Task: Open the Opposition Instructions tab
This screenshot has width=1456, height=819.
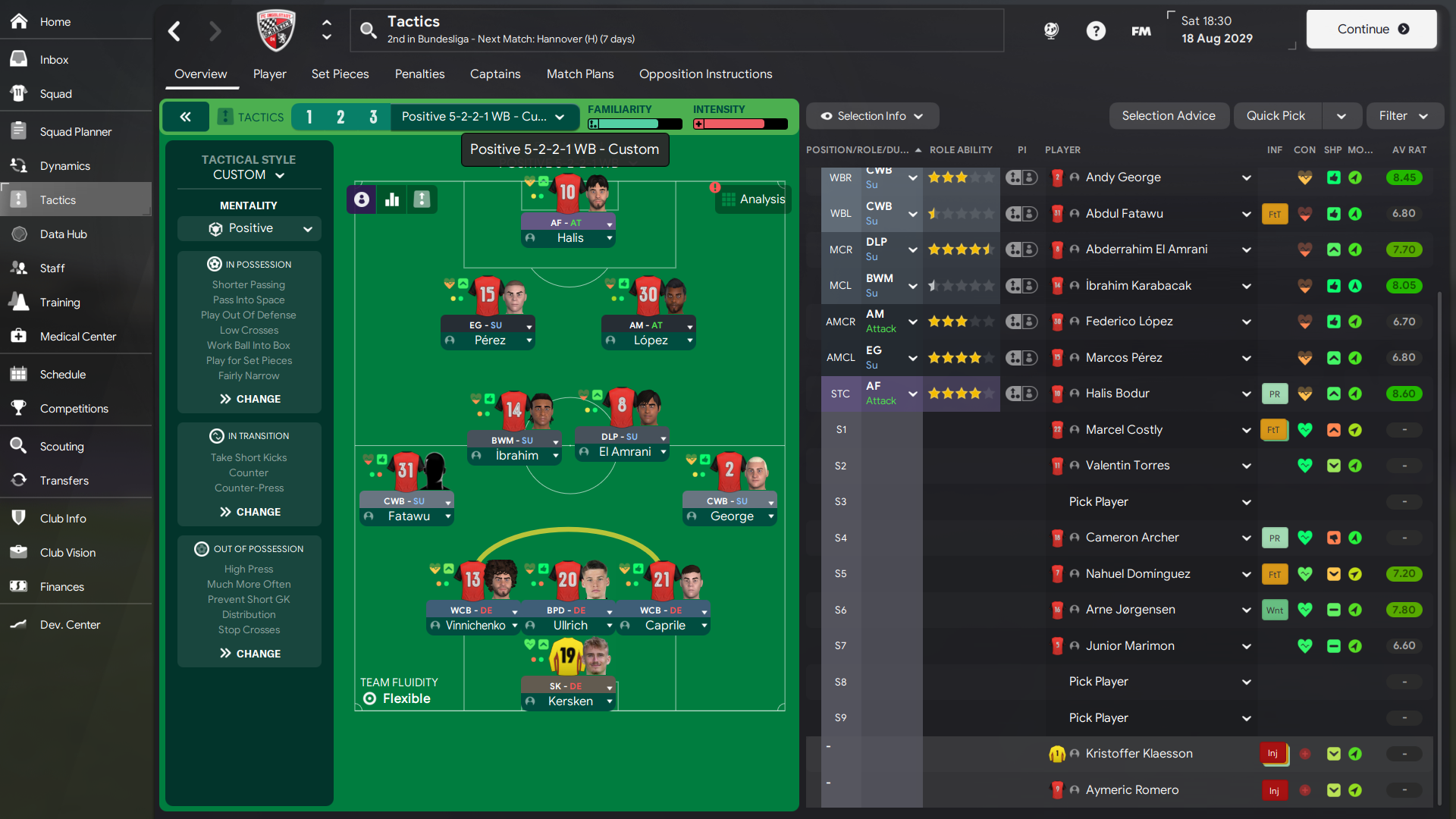Action: (x=705, y=74)
